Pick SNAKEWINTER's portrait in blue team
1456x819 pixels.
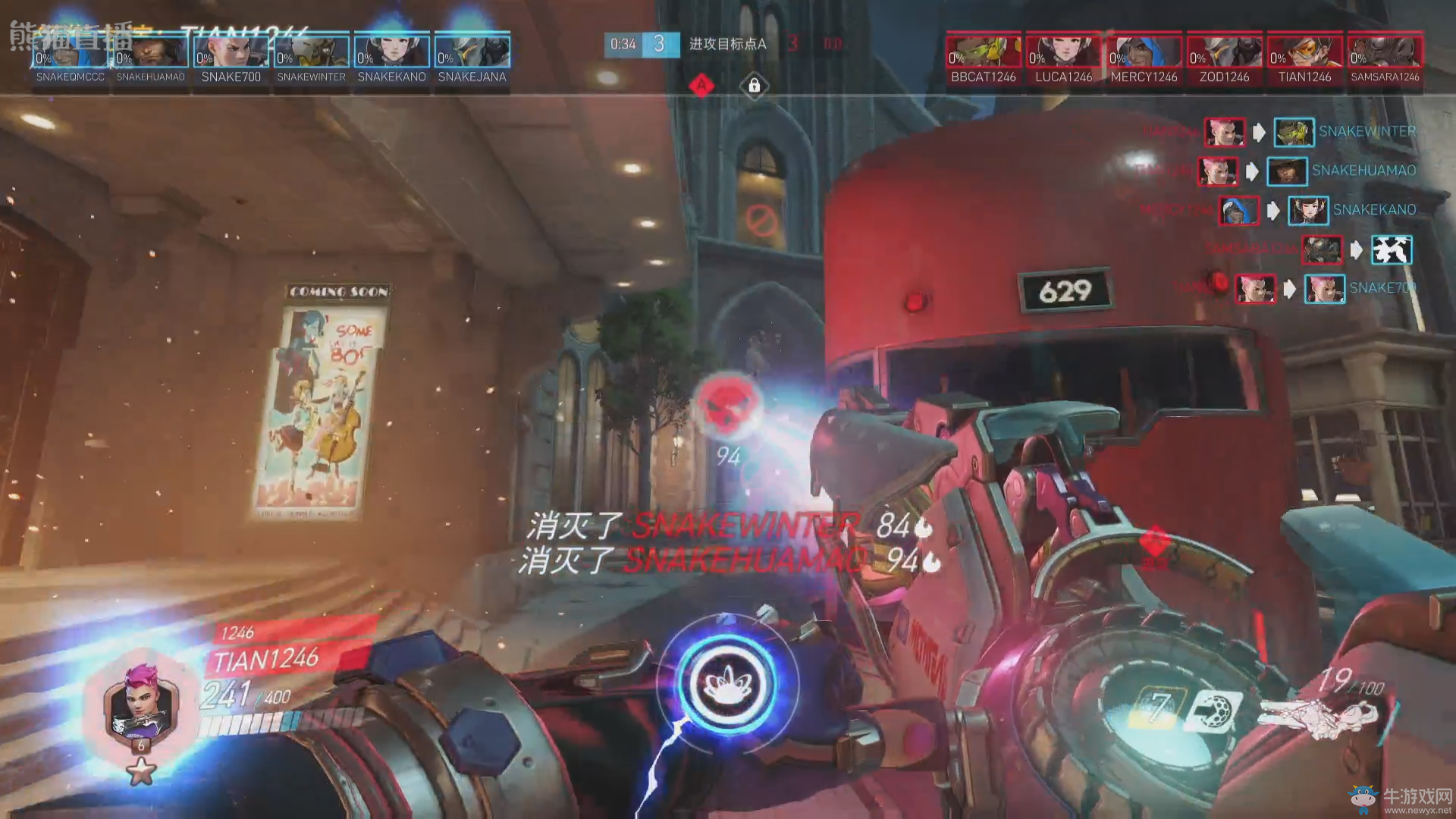(x=312, y=51)
